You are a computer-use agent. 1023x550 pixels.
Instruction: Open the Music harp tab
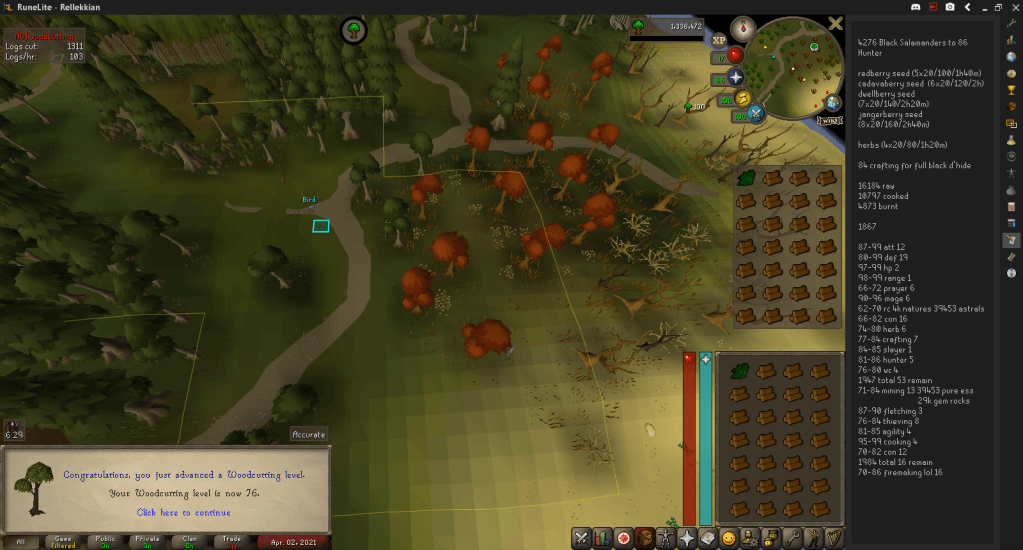832,538
